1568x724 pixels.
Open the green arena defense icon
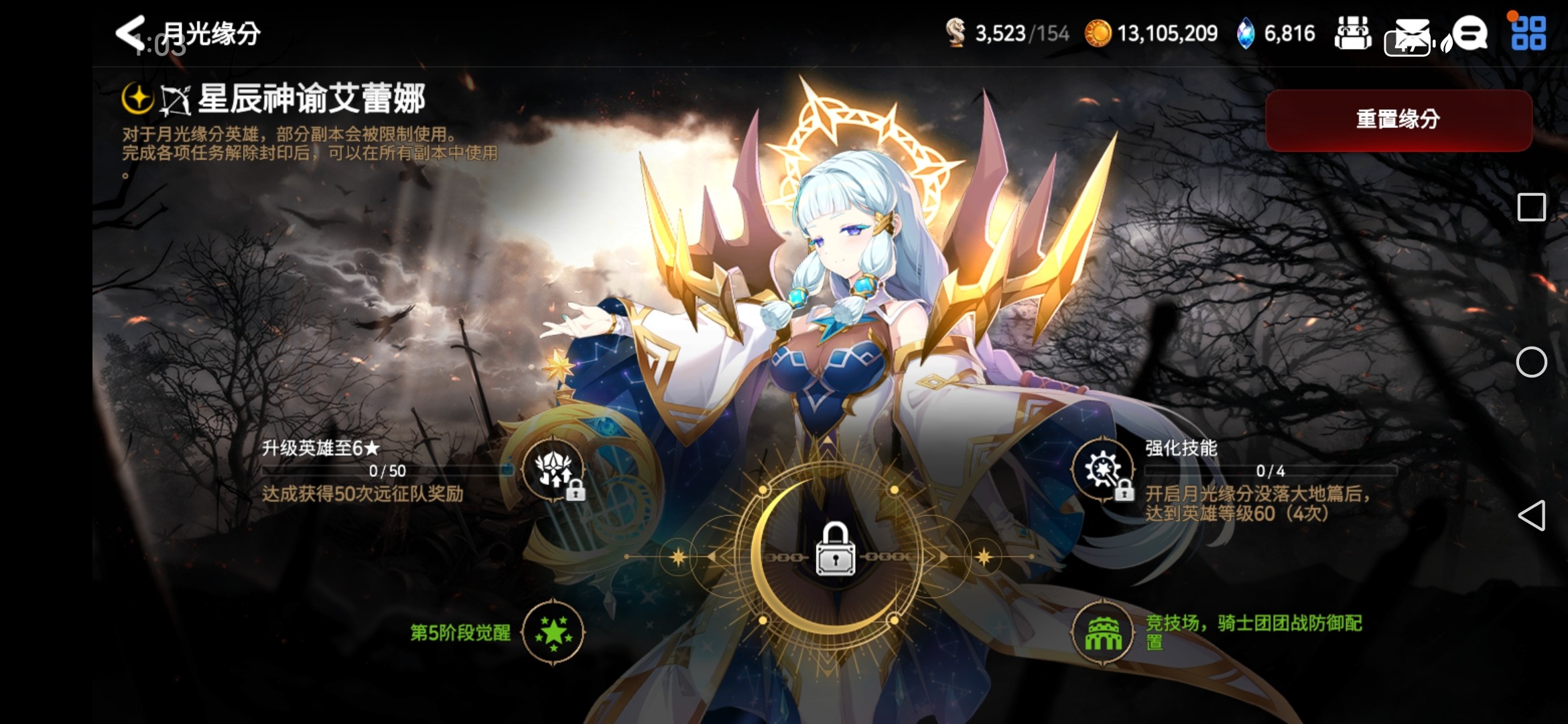pyautogui.click(x=1102, y=631)
